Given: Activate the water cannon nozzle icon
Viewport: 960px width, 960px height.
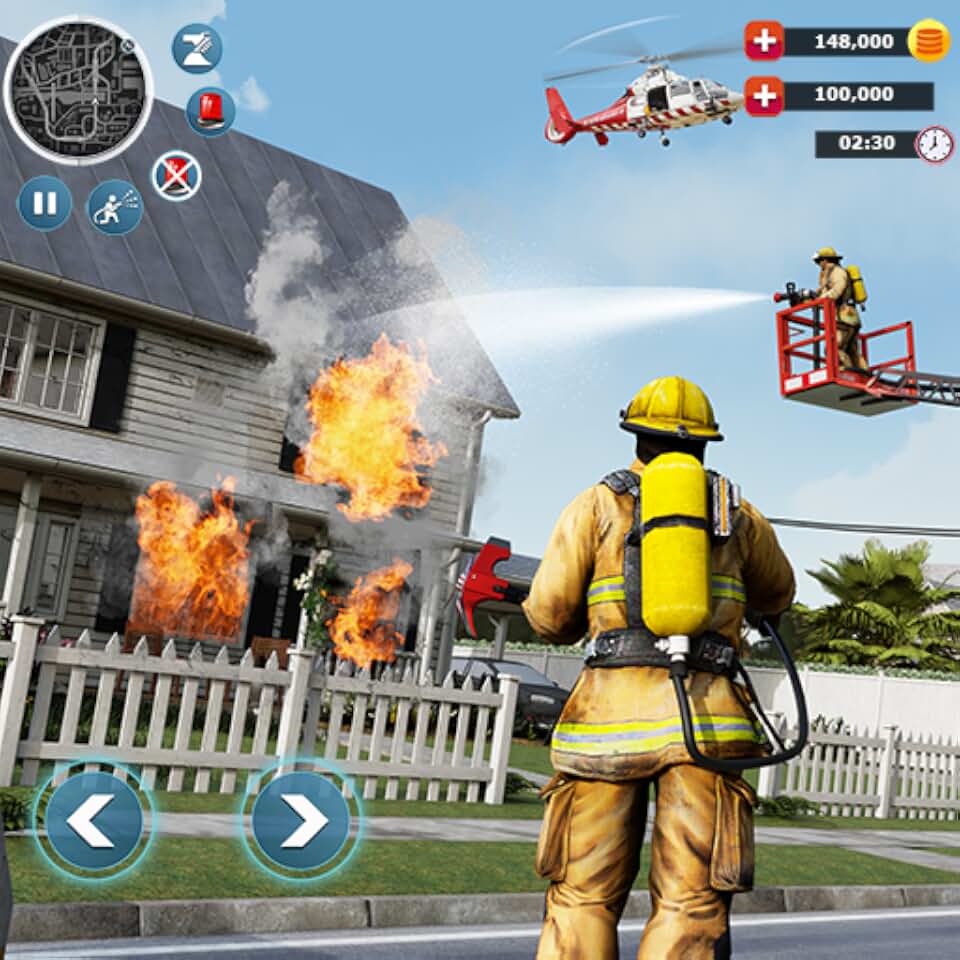Looking at the screenshot, I should pos(196,48).
